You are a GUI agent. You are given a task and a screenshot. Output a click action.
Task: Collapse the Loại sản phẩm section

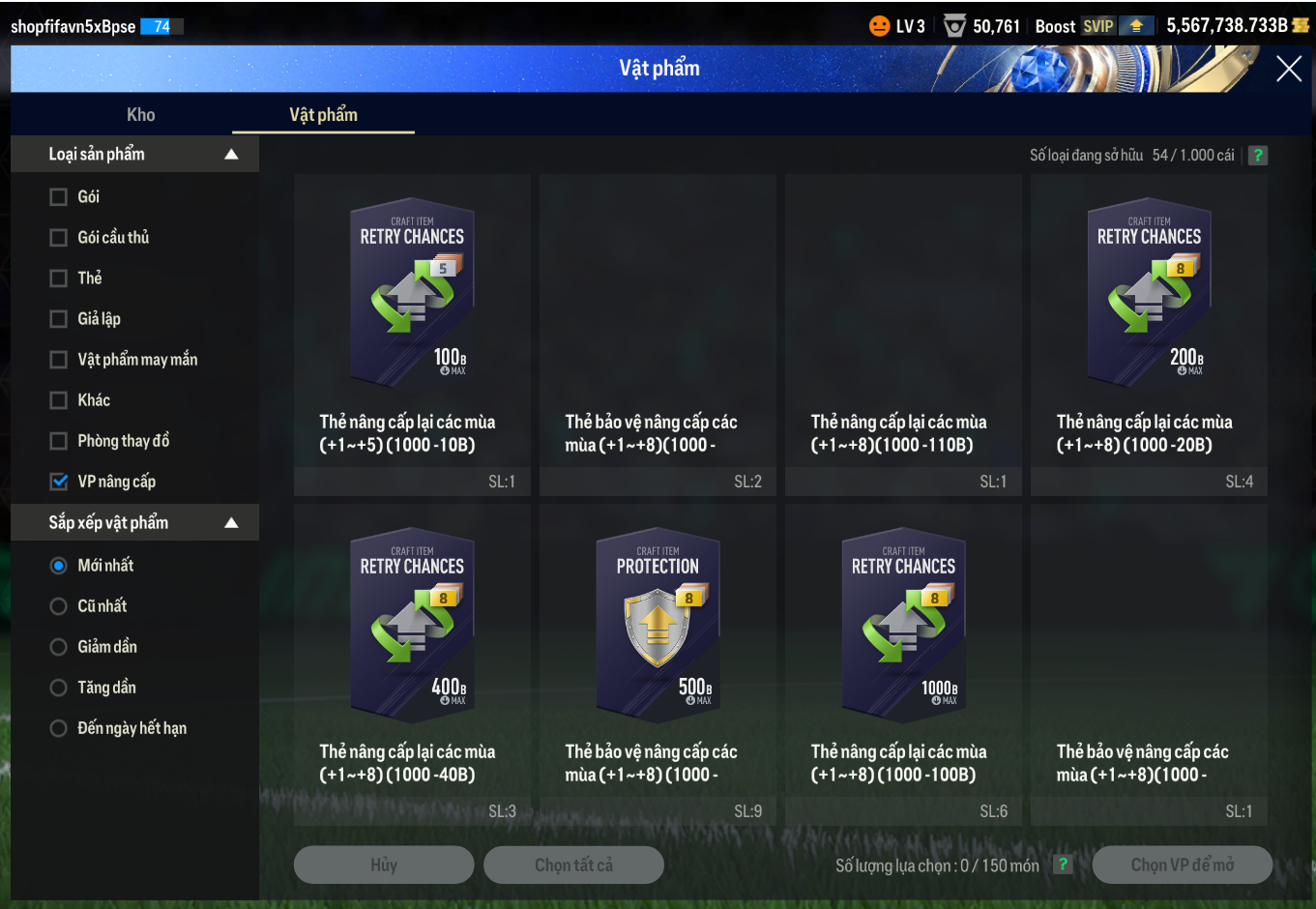[231, 155]
